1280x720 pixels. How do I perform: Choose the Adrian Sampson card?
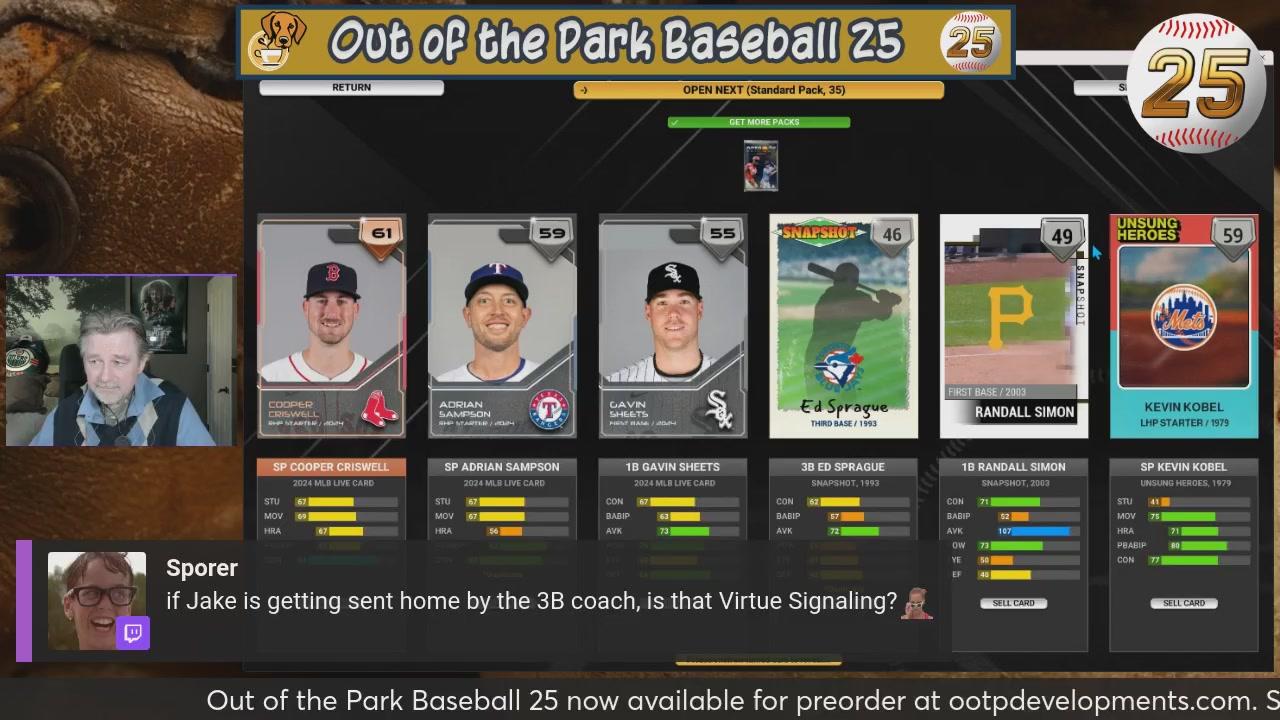502,326
